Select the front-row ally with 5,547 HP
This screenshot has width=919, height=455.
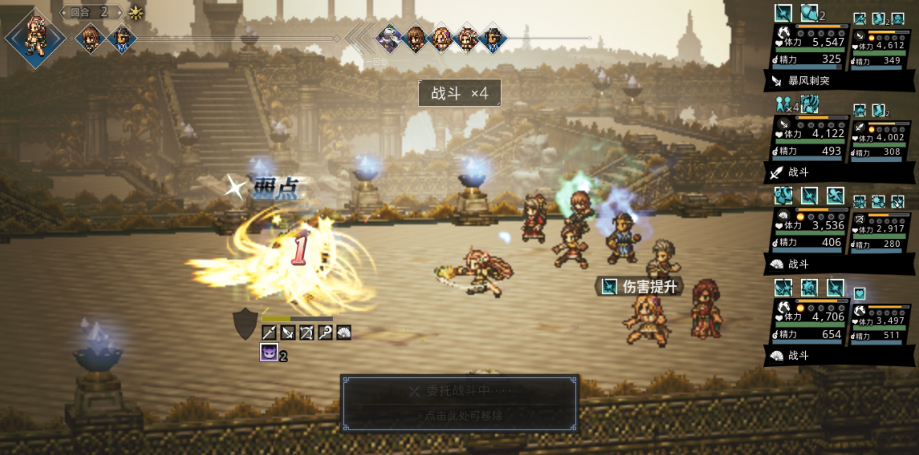point(808,45)
